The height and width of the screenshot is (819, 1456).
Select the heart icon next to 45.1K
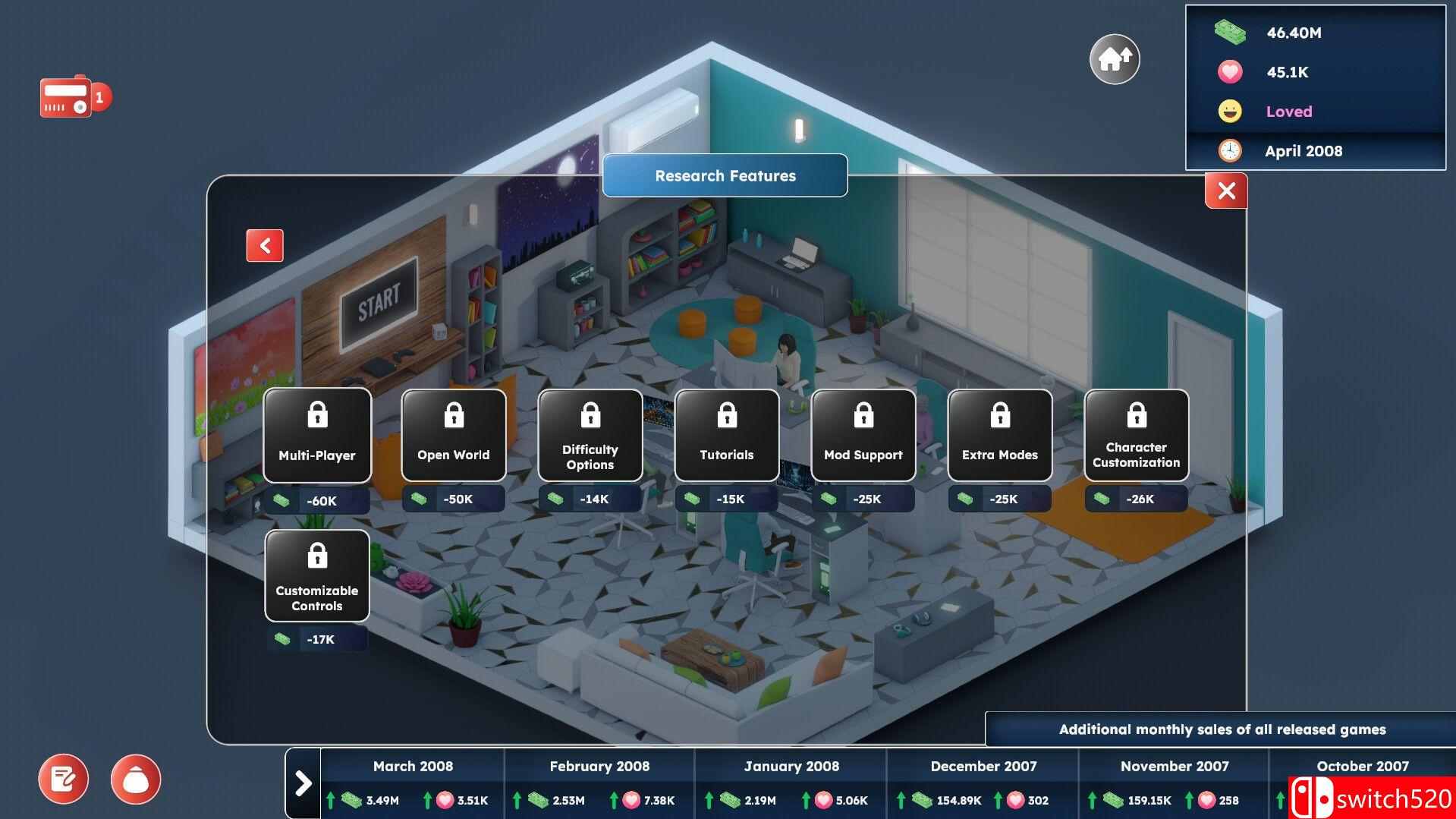1229,72
